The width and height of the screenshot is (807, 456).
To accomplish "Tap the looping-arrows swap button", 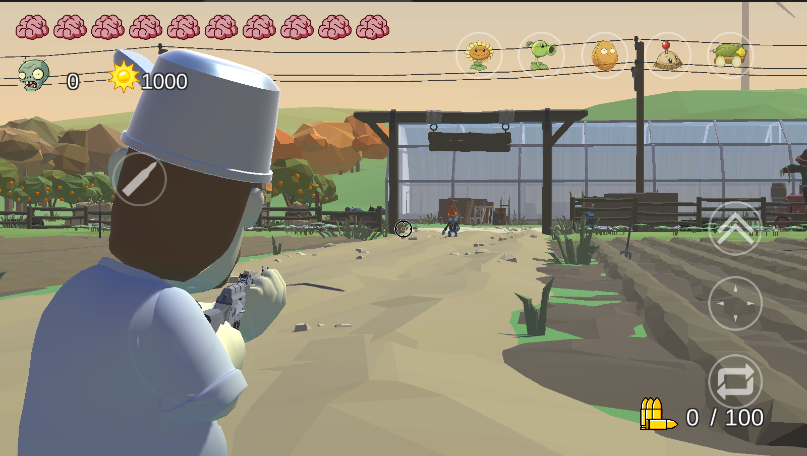I will [735, 381].
